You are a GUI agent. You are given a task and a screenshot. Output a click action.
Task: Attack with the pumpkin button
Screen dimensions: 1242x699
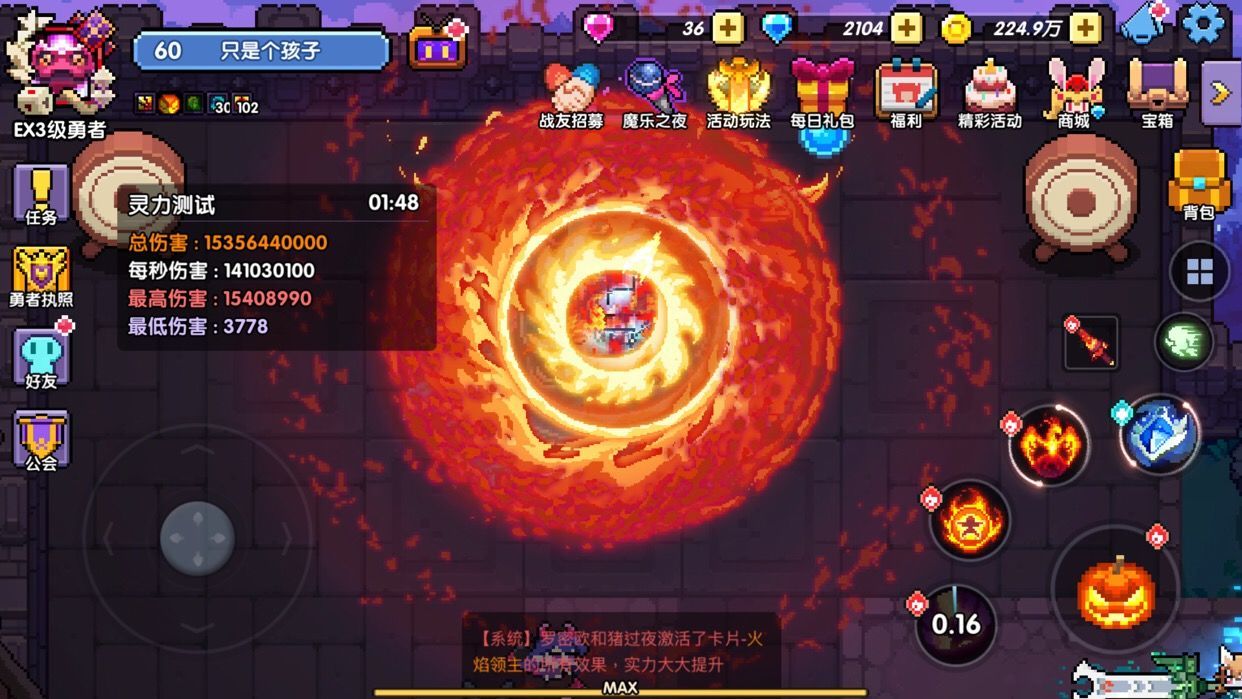tap(1116, 592)
